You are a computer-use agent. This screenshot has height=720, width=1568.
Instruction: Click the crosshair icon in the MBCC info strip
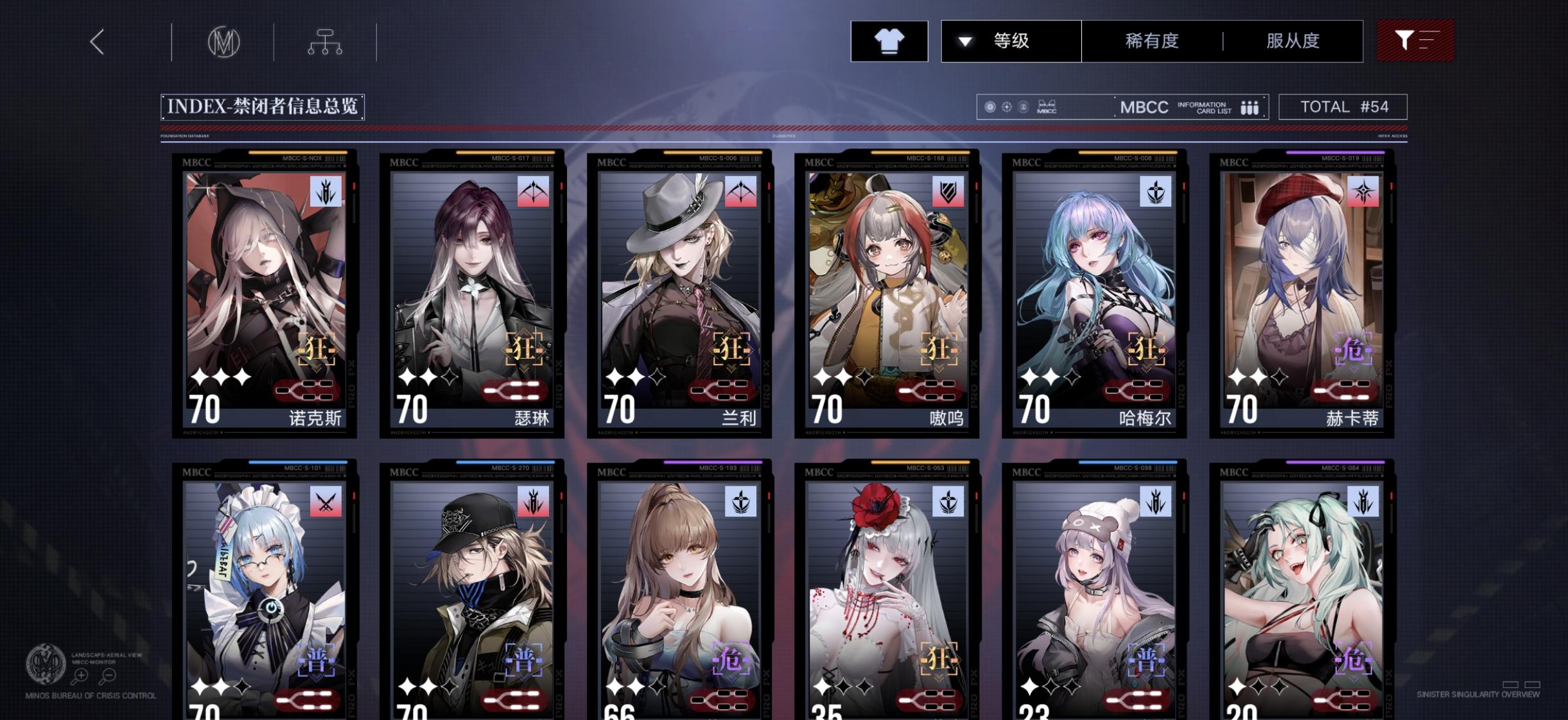1007,107
